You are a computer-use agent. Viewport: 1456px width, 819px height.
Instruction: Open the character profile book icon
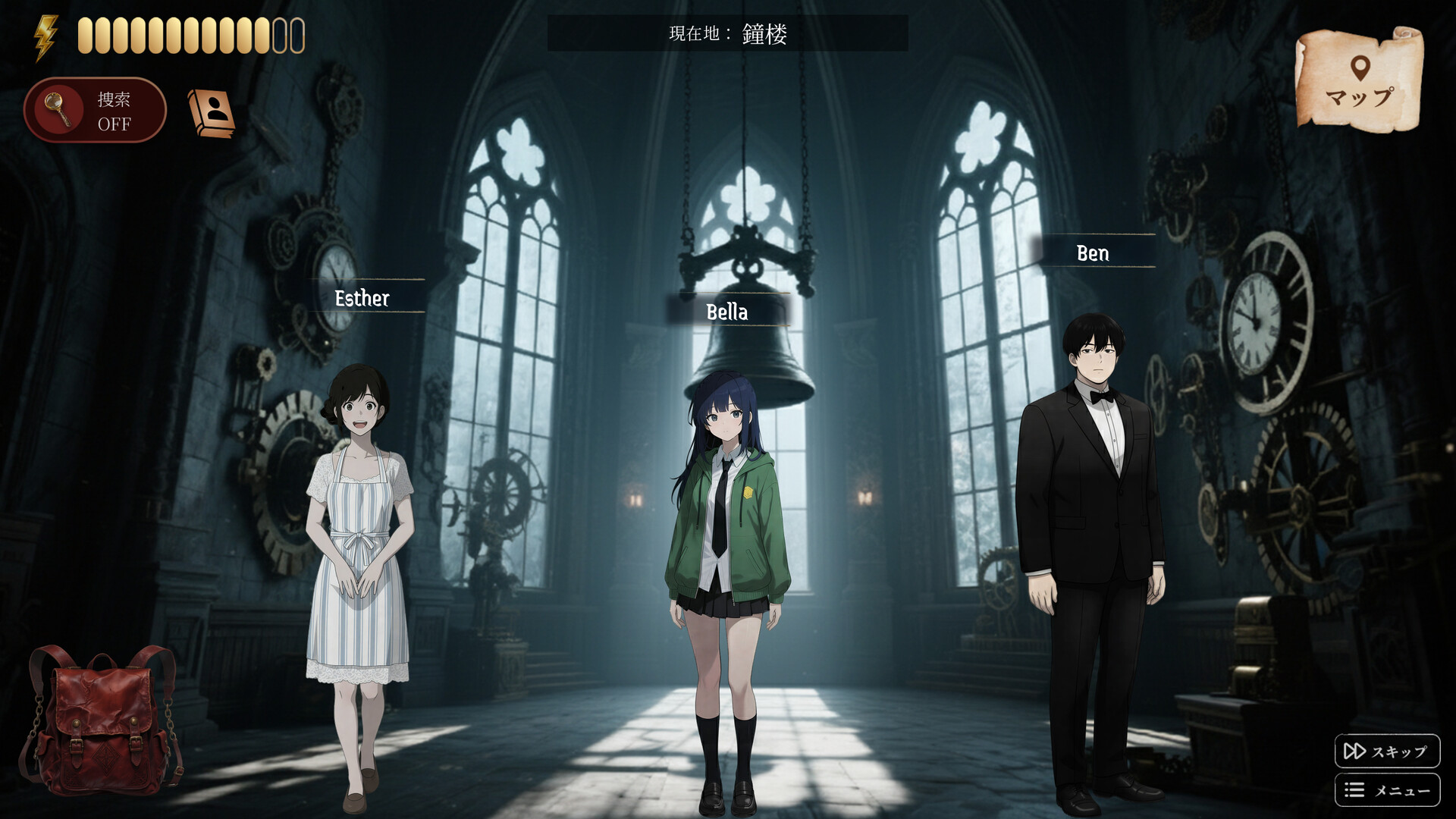(212, 113)
